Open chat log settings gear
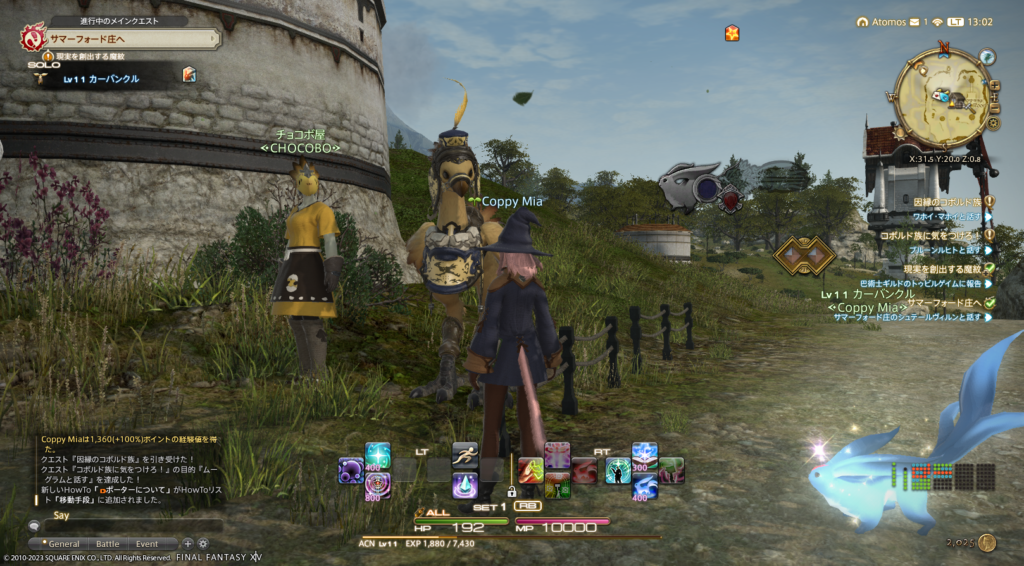1024x566 pixels. click(202, 544)
